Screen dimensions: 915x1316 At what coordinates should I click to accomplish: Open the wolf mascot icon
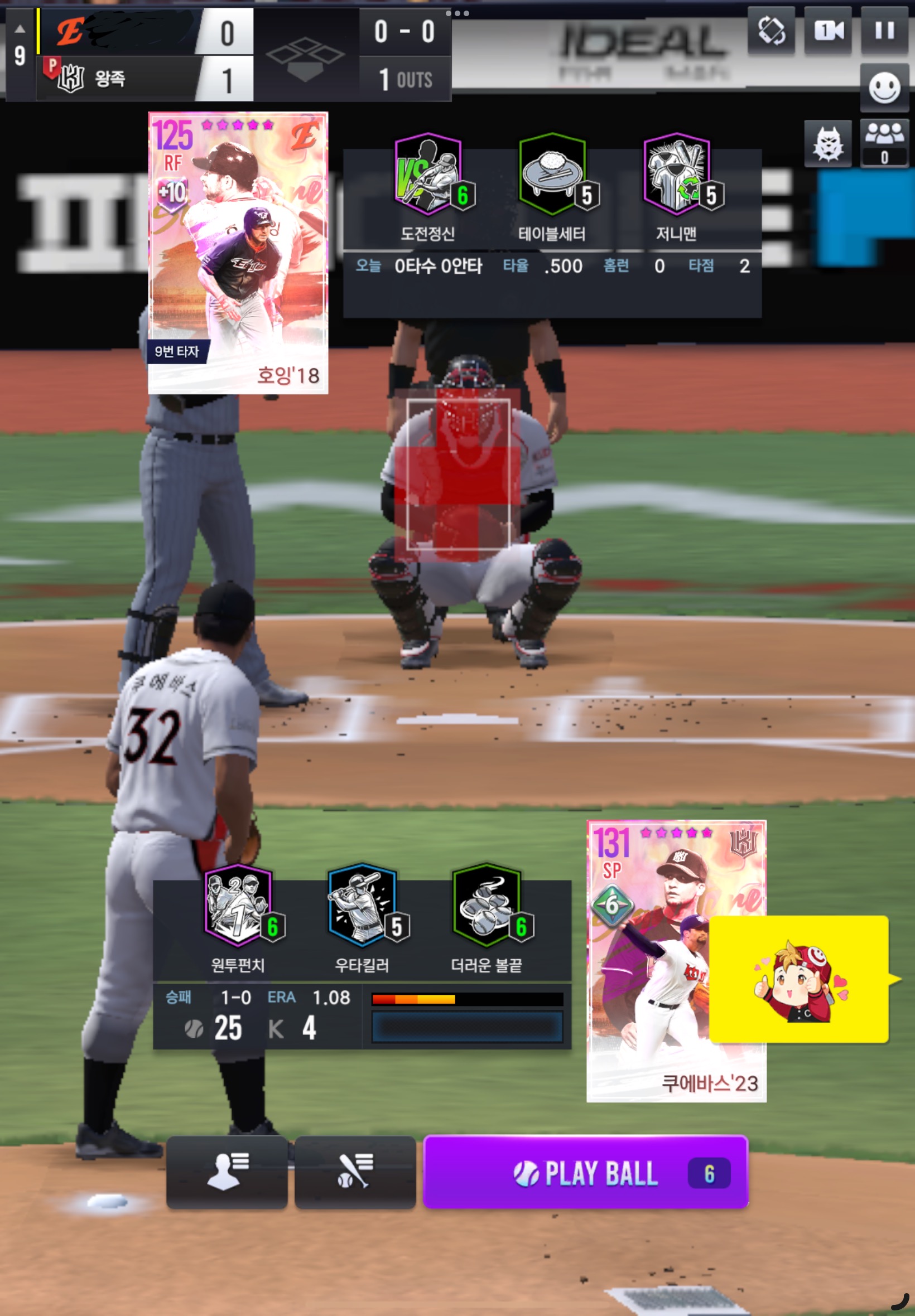point(827,144)
